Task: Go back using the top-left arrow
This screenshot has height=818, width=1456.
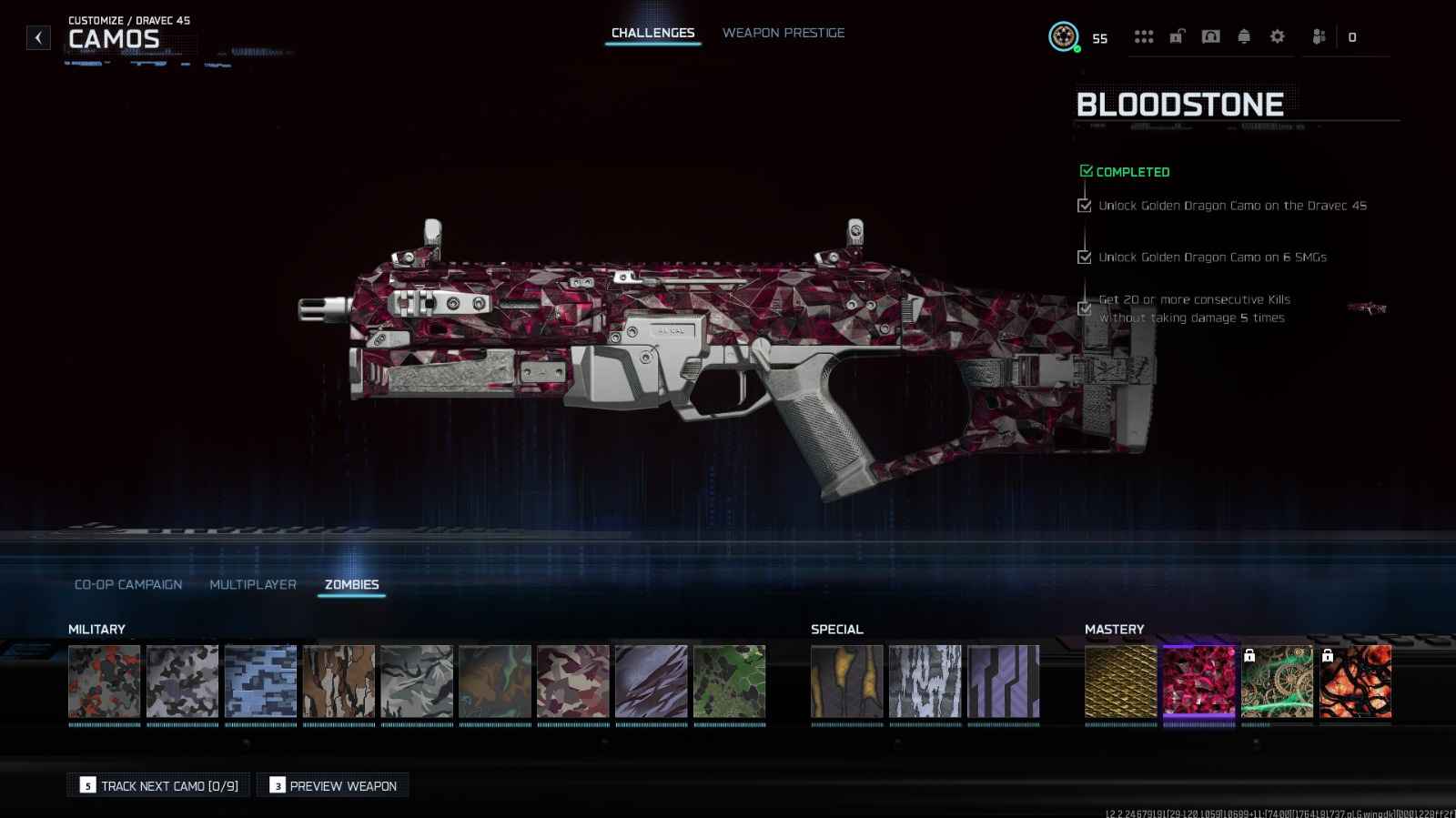Action: [x=38, y=37]
